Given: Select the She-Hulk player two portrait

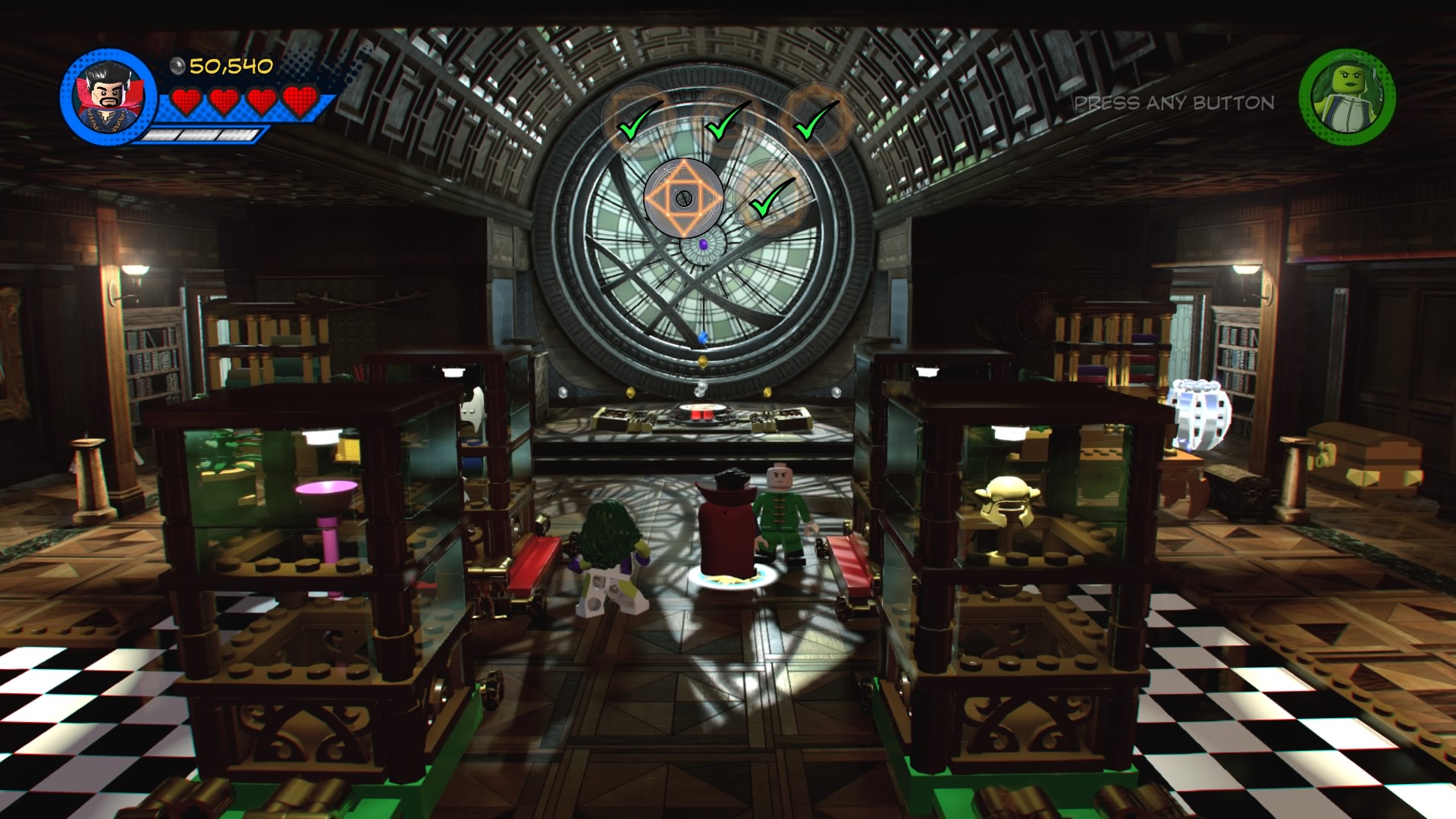Looking at the screenshot, I should click(1347, 97).
